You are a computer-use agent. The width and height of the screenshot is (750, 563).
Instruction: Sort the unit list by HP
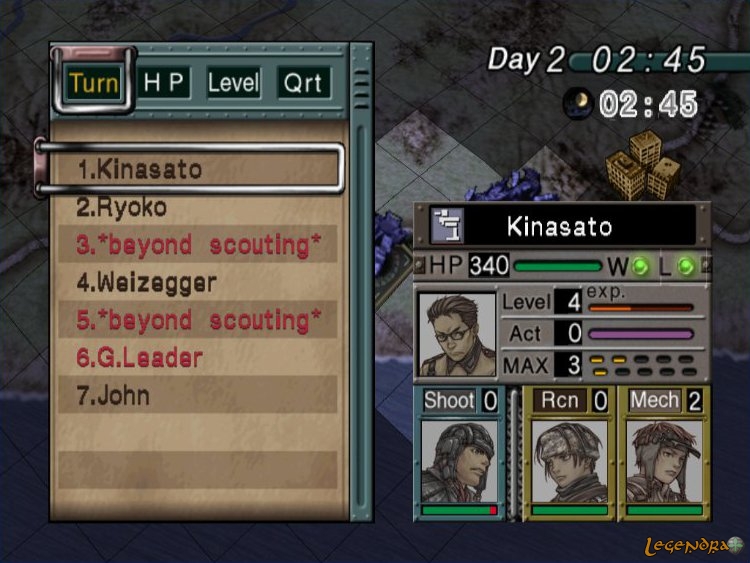click(165, 82)
